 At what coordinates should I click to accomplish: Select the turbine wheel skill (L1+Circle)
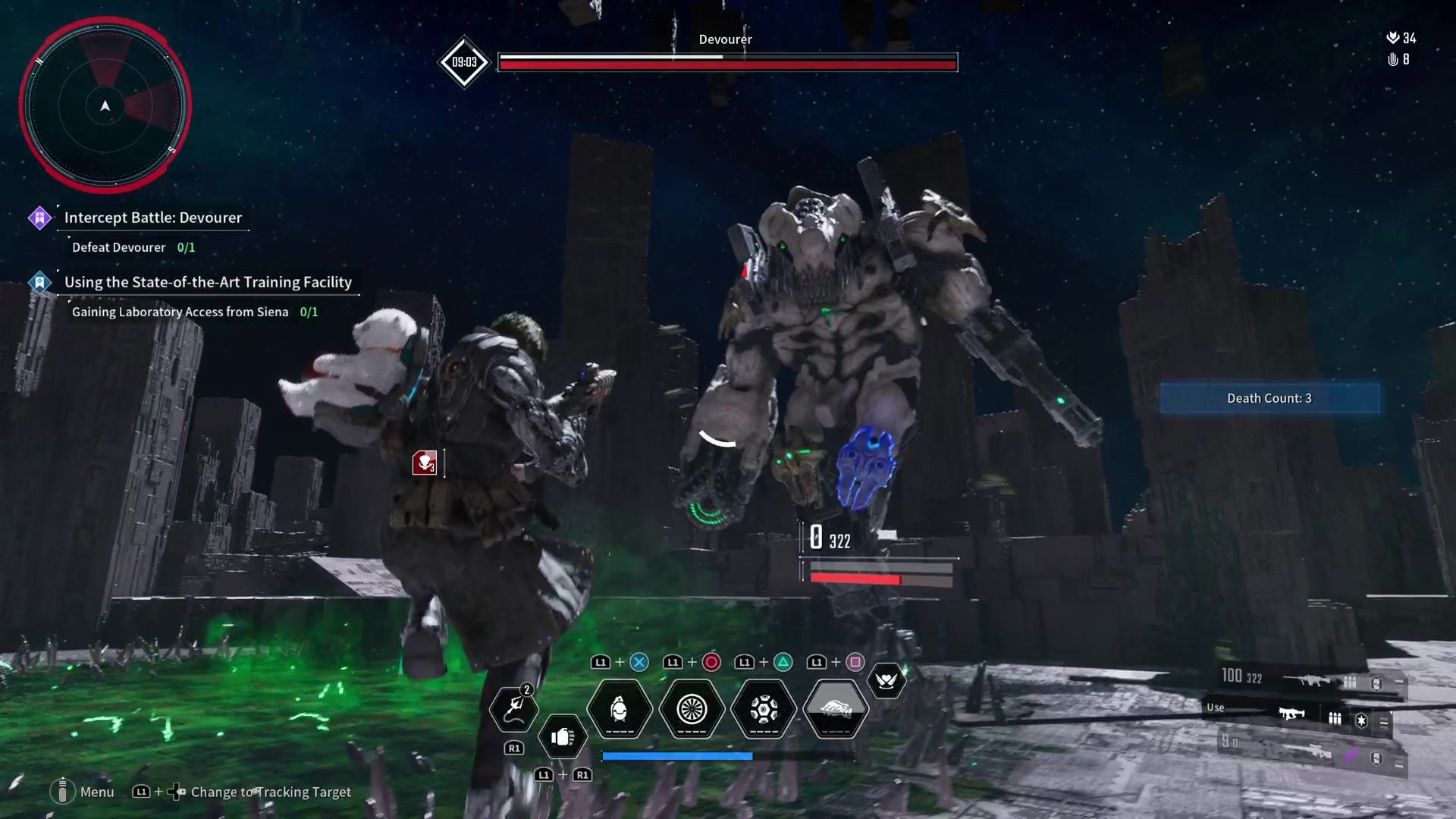tap(692, 710)
